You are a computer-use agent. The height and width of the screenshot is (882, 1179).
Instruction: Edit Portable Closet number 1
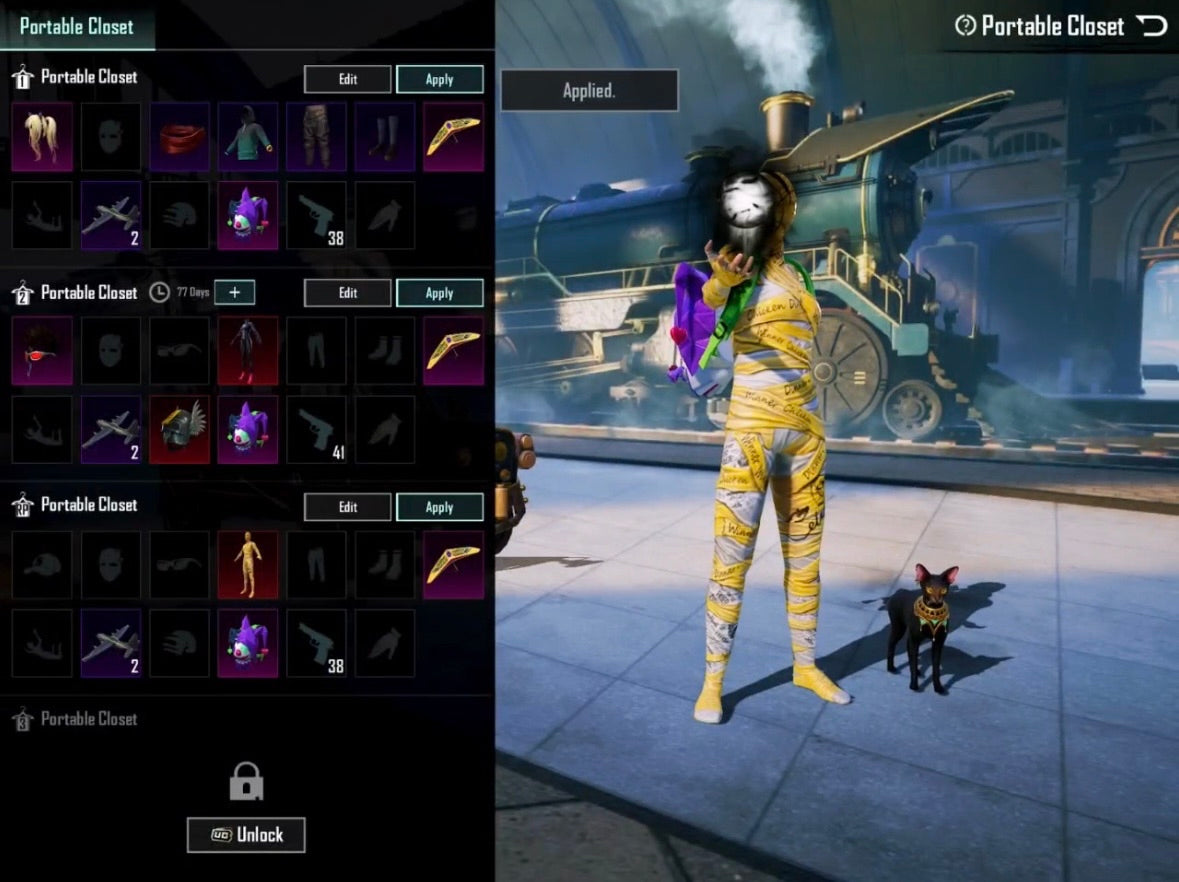pos(347,79)
